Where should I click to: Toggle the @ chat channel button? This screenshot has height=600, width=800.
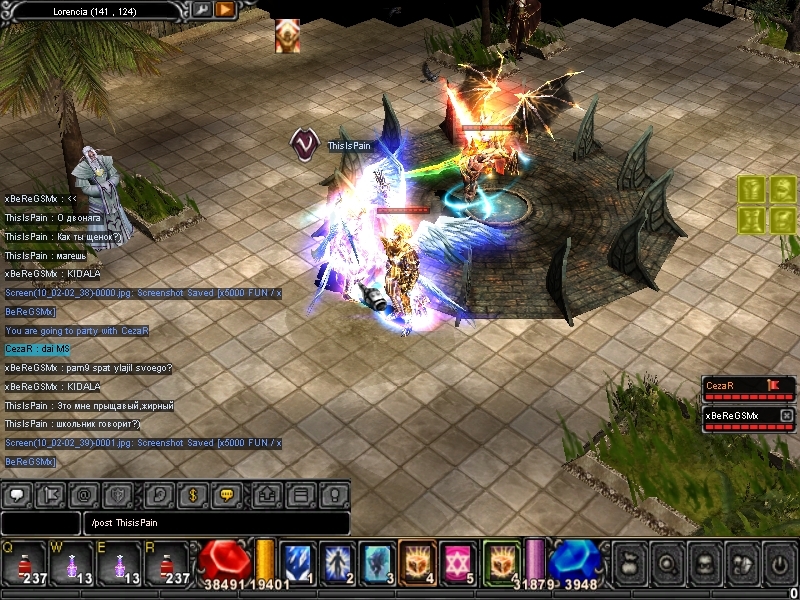[x=86, y=494]
